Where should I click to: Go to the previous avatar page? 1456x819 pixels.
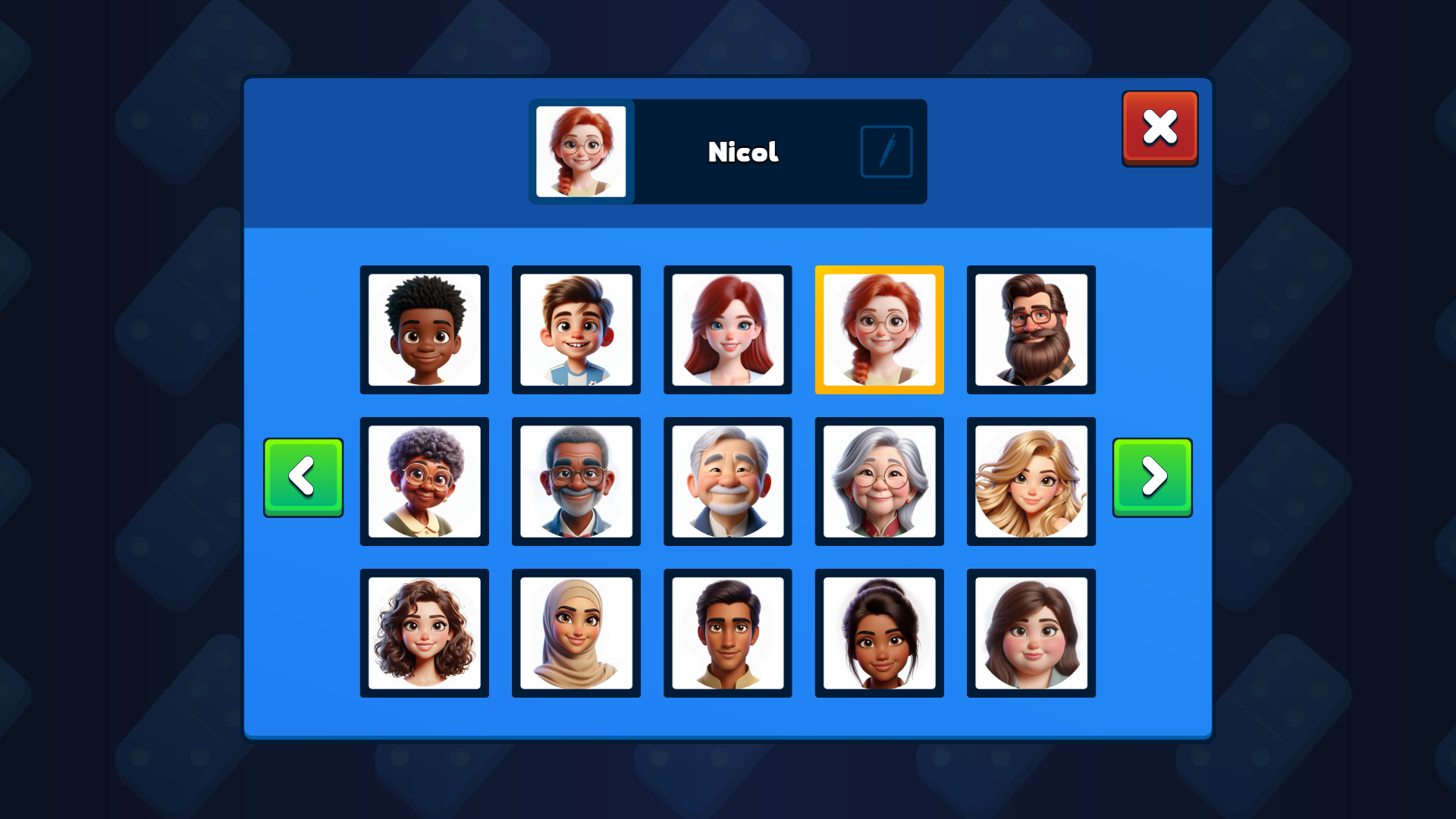[303, 478]
